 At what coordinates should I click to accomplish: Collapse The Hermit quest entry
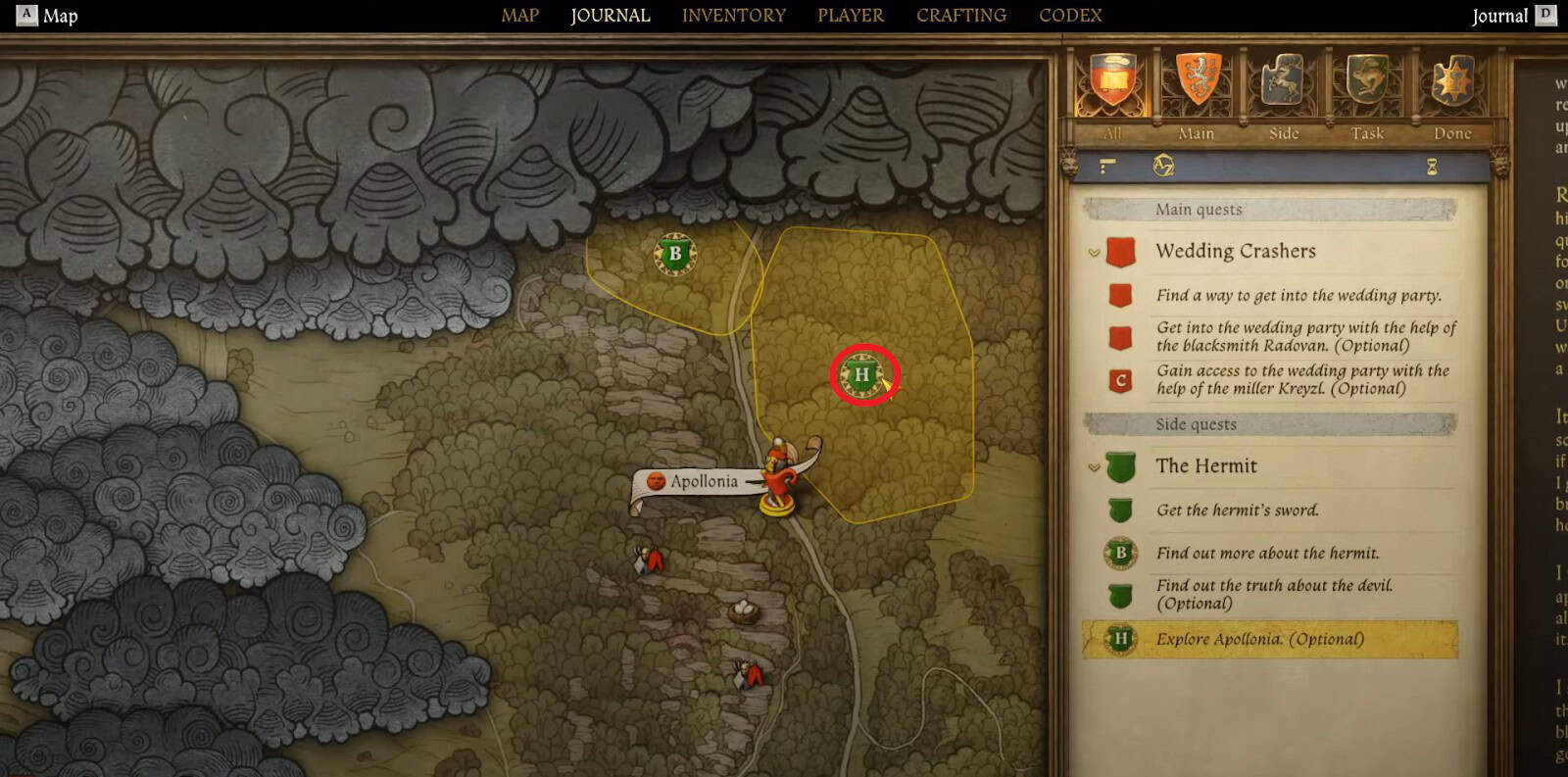click(x=1093, y=467)
